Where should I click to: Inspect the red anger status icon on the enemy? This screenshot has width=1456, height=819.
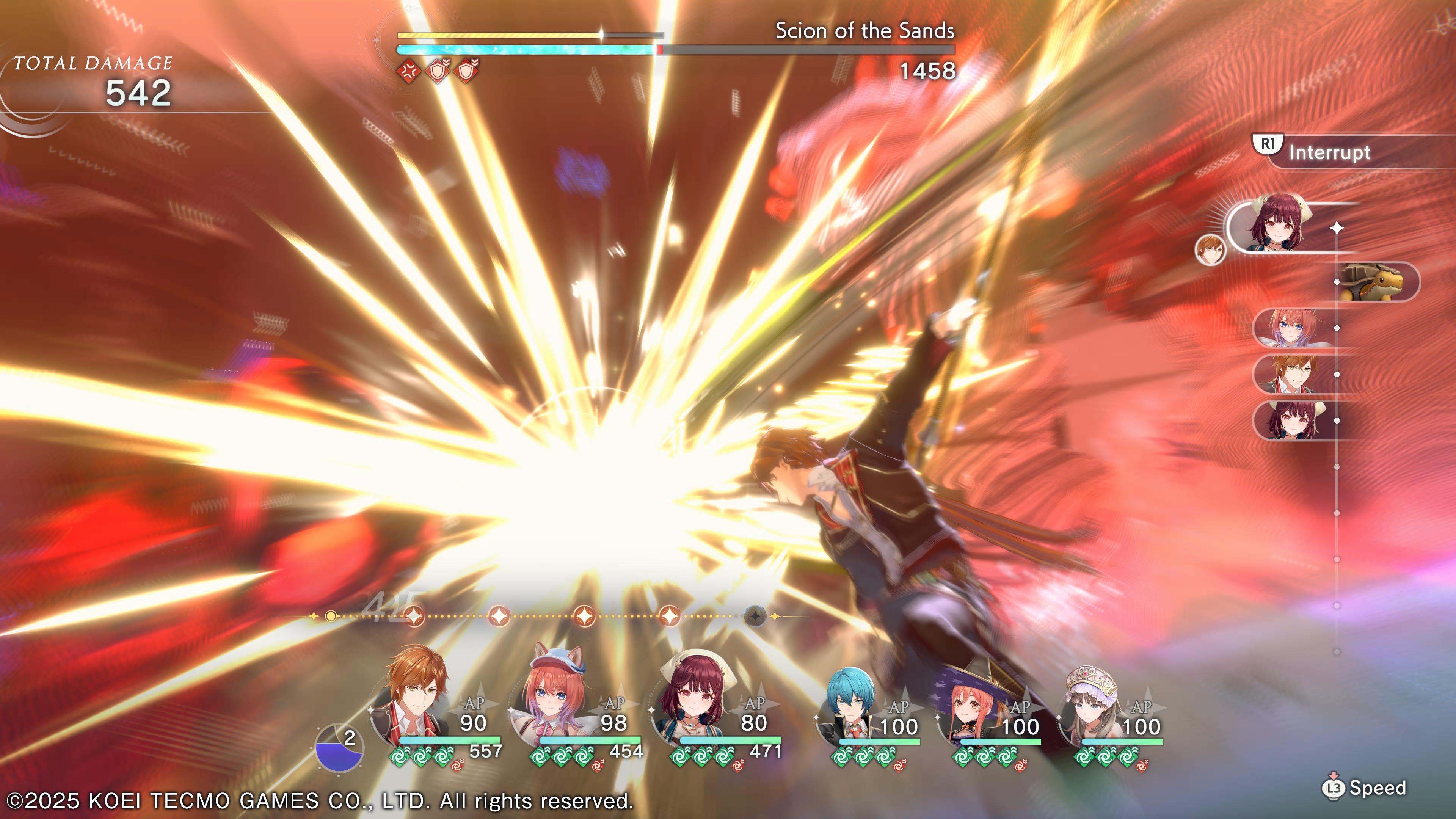pyautogui.click(x=408, y=71)
